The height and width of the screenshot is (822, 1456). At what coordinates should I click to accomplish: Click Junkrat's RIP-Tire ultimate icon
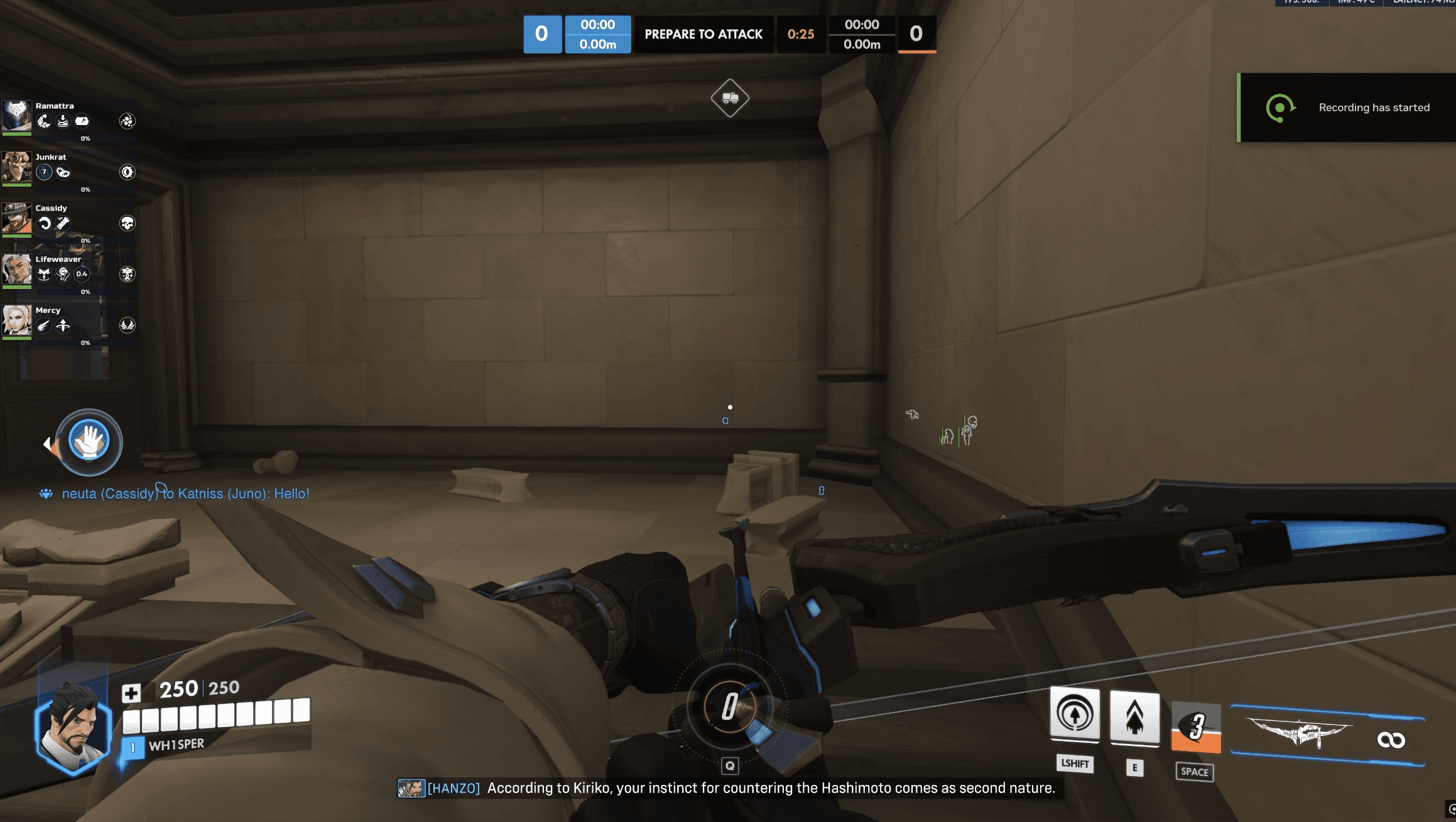click(128, 172)
